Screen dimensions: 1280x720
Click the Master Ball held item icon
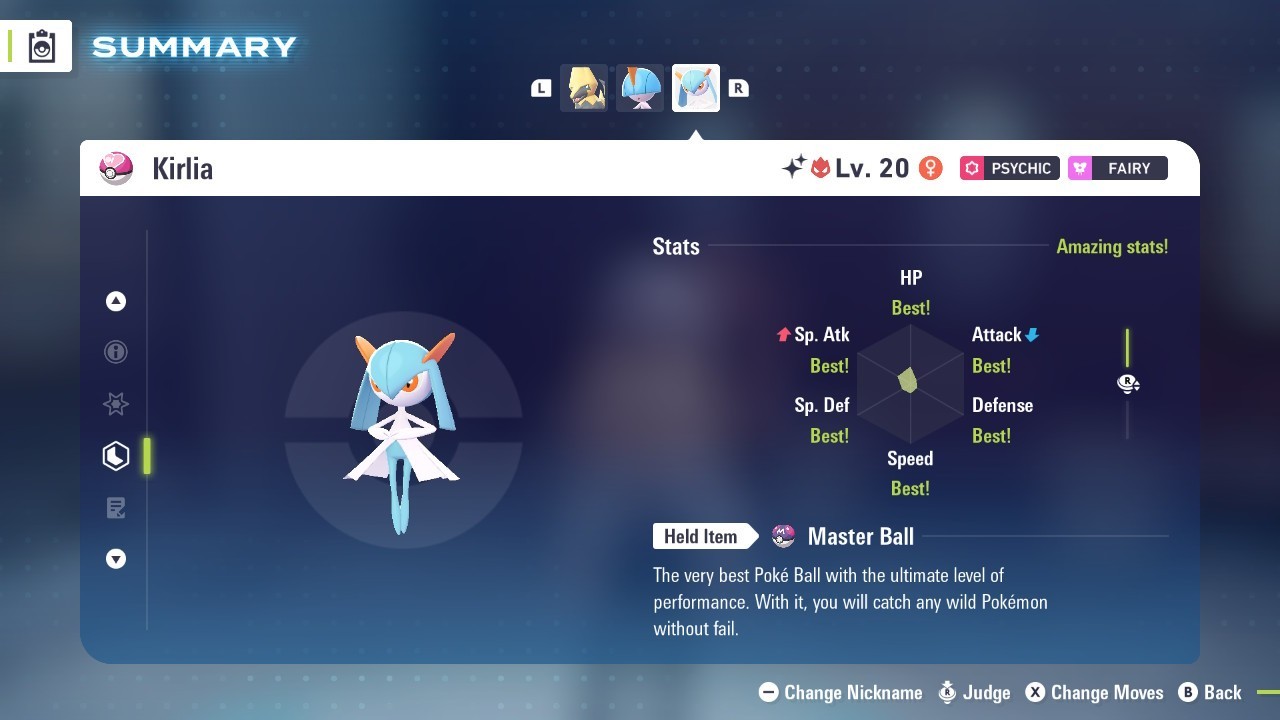click(x=784, y=537)
